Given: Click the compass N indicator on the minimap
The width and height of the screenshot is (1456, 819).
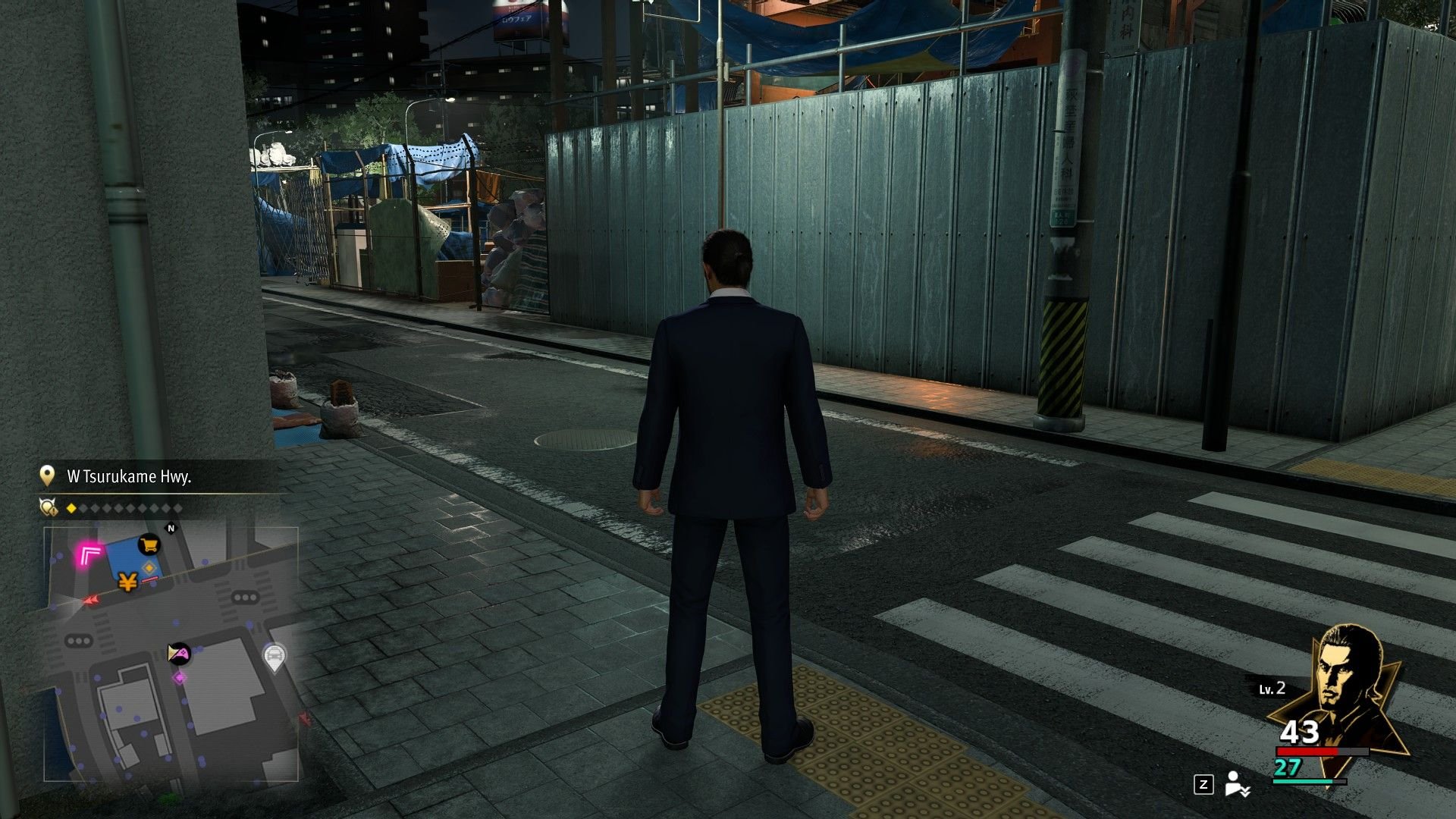Looking at the screenshot, I should pos(170,527).
